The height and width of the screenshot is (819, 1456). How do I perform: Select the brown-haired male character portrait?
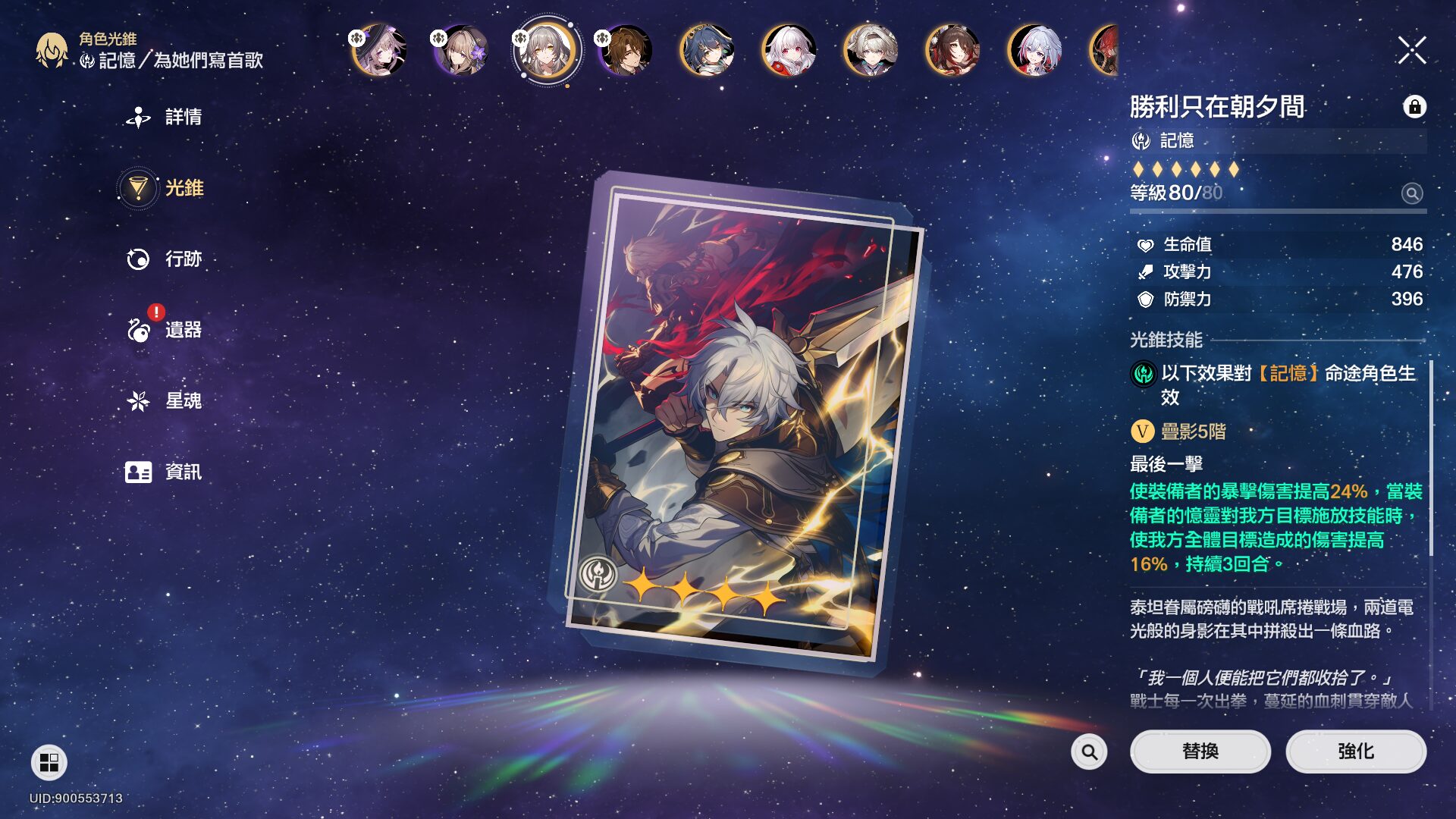(x=625, y=51)
